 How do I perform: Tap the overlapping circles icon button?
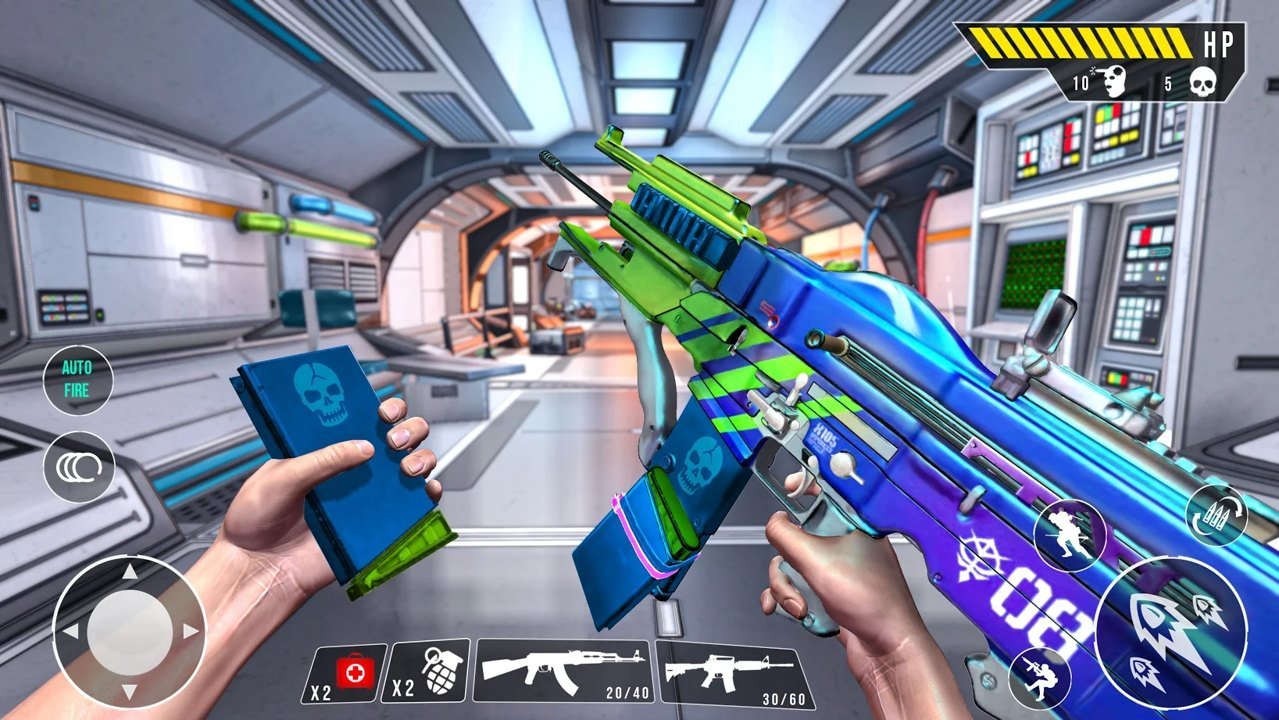click(x=78, y=467)
